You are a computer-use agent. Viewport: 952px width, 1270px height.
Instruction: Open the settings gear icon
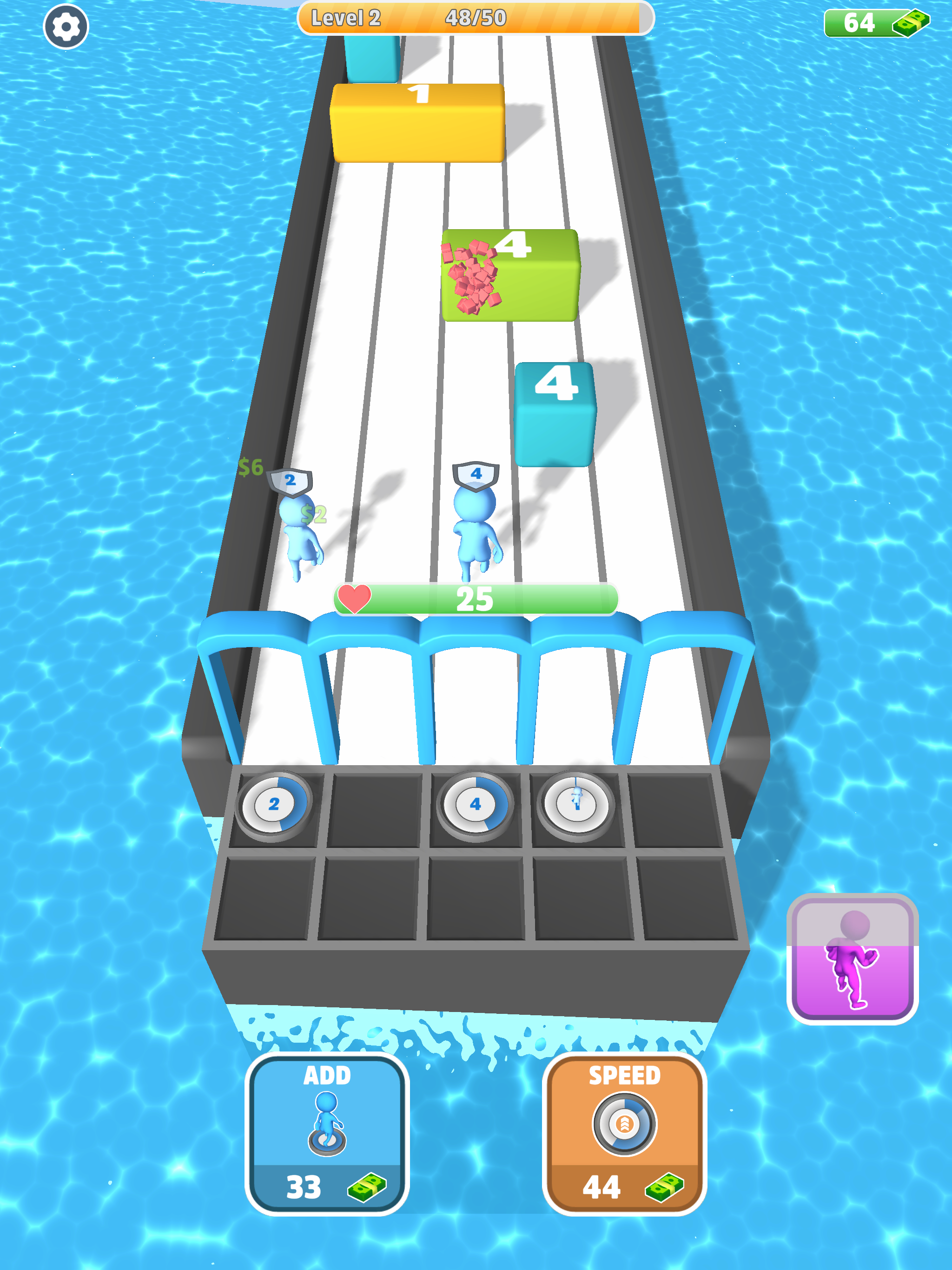click(65, 27)
